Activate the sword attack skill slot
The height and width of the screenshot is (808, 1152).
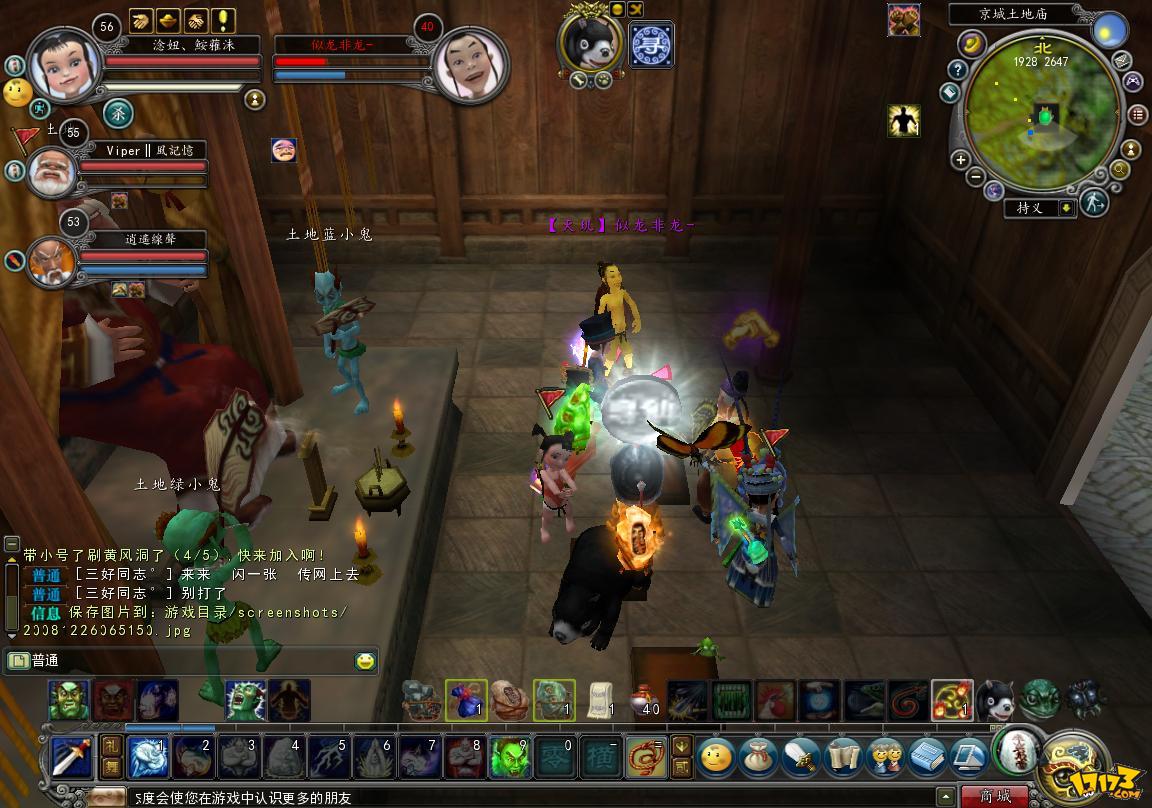pyautogui.click(x=72, y=758)
